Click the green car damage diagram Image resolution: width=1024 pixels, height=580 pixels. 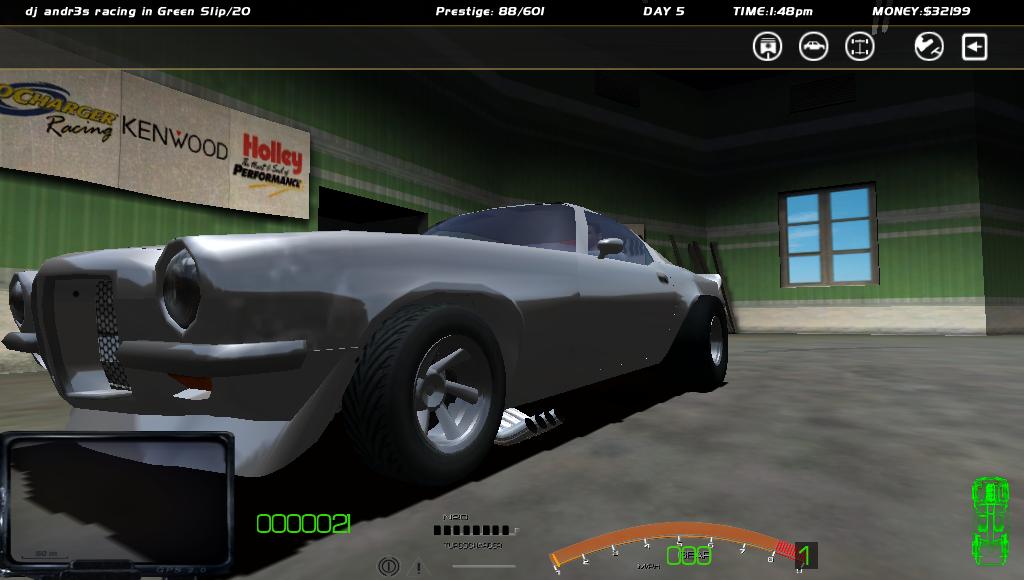990,520
